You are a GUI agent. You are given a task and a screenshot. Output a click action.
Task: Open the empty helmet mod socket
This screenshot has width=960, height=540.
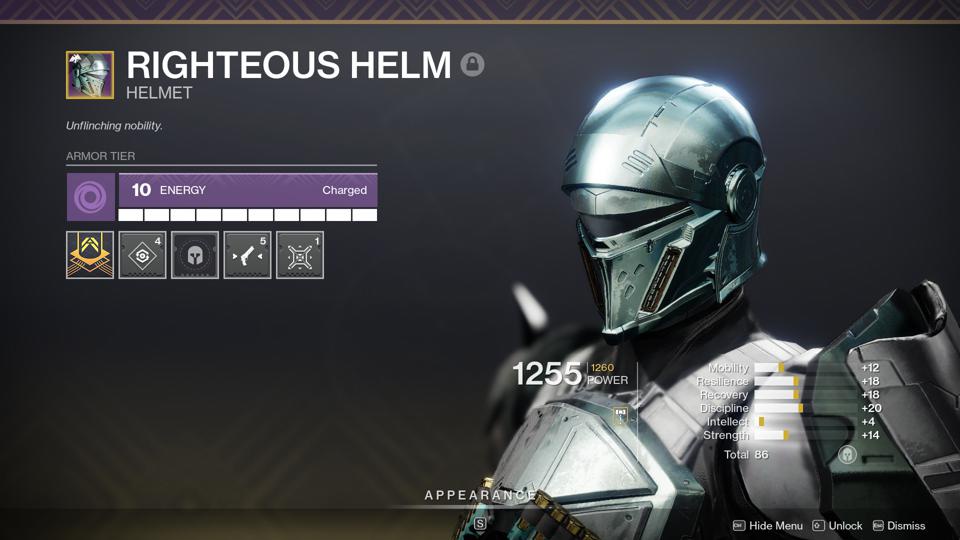[195, 255]
